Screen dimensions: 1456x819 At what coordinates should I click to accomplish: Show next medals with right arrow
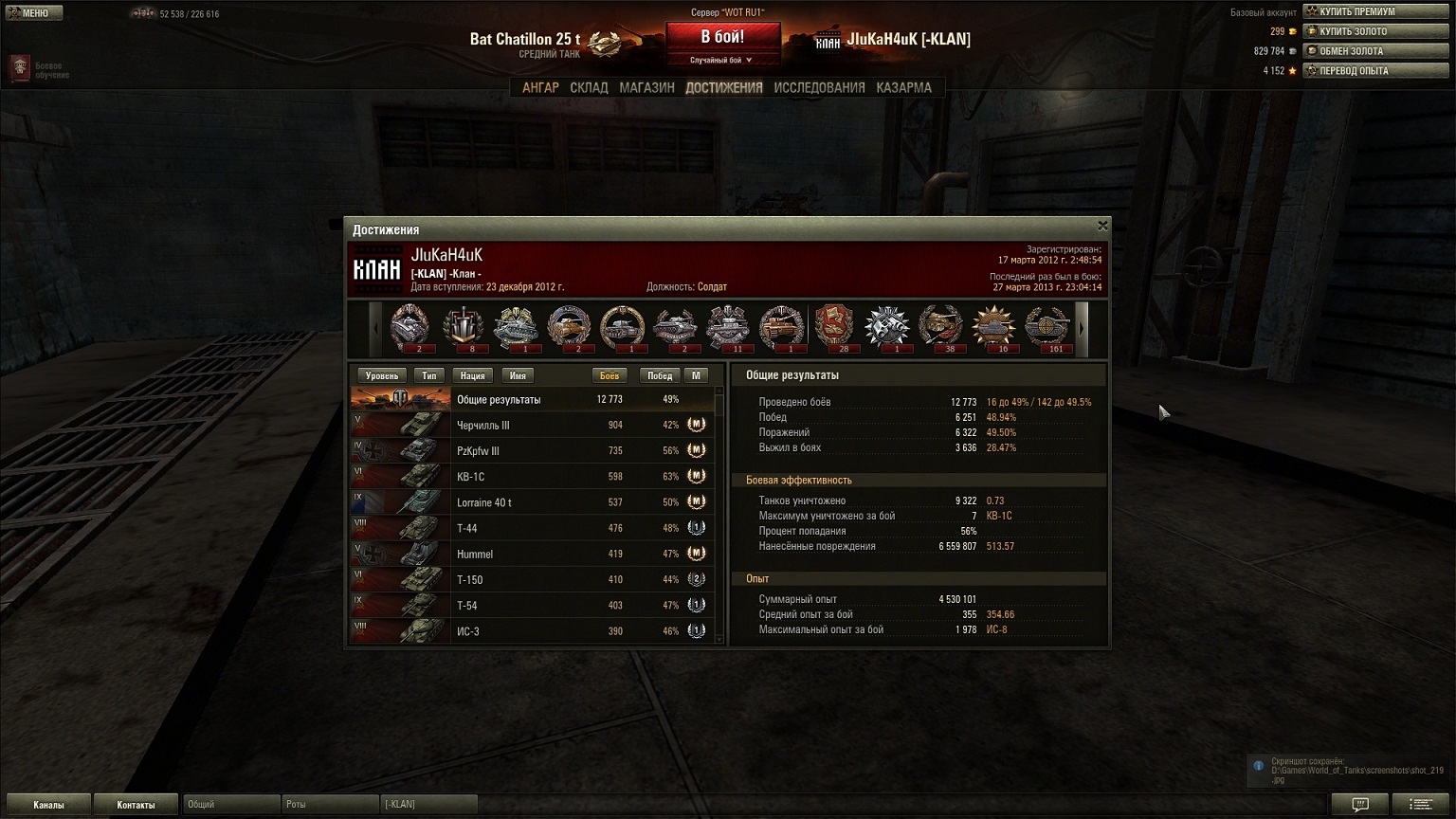point(1081,329)
